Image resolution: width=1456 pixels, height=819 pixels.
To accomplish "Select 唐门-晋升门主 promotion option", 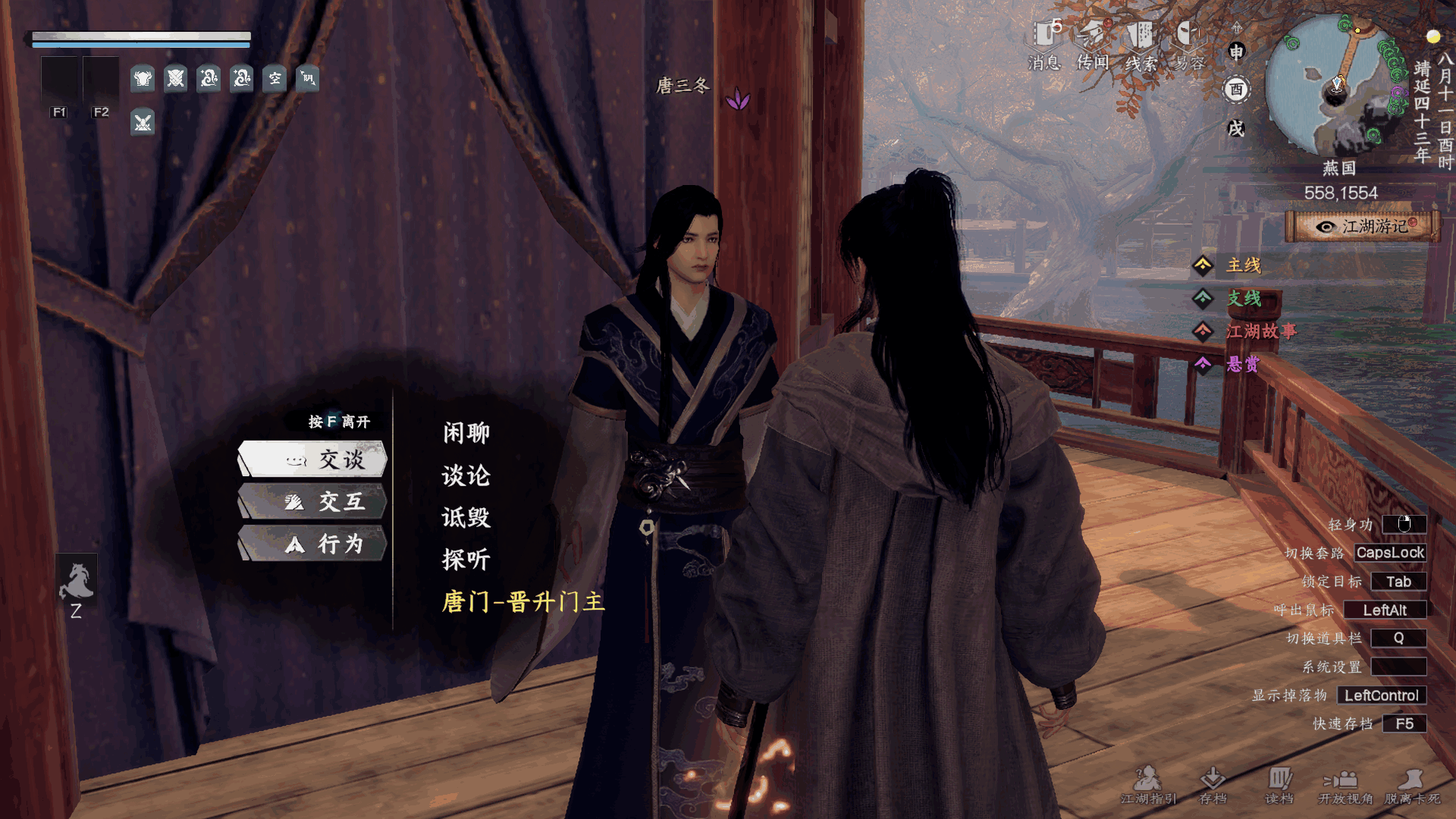I will tap(523, 602).
